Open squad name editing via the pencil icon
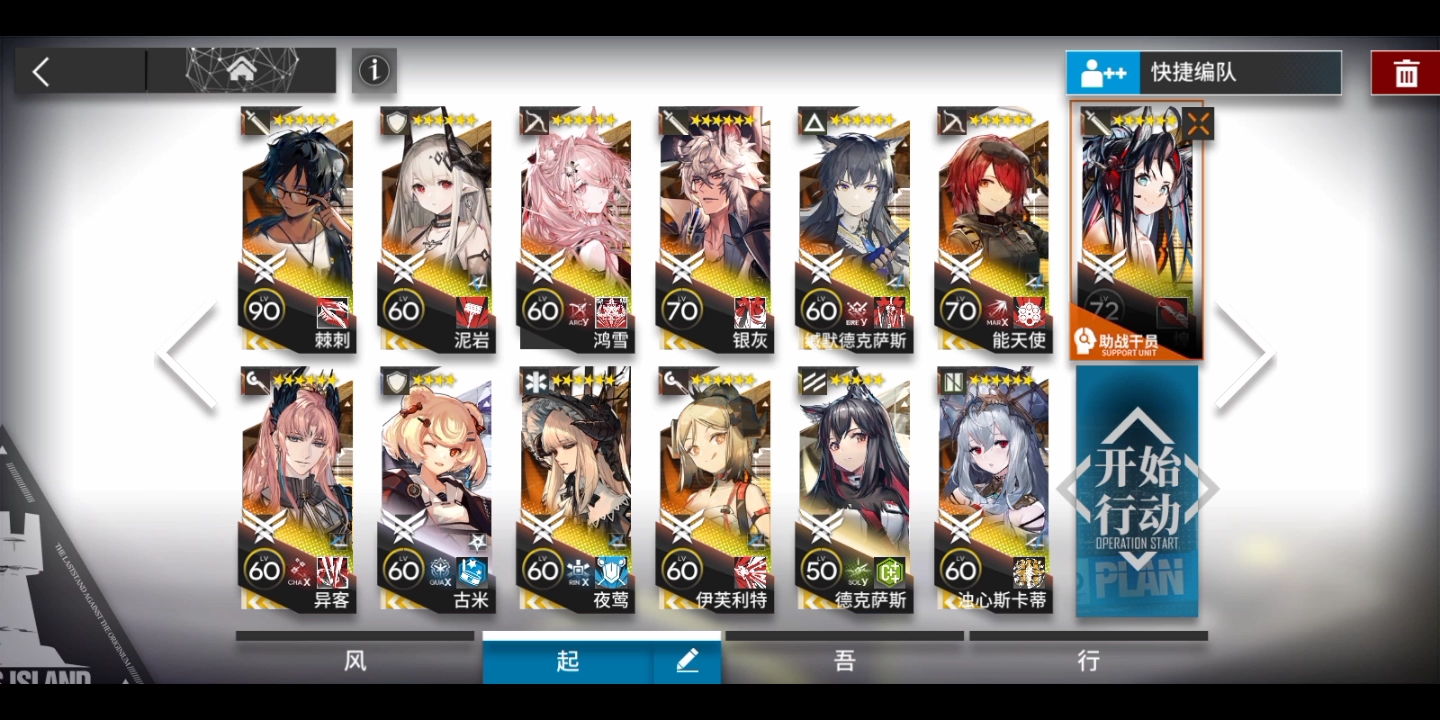The width and height of the screenshot is (1440, 720). (686, 660)
